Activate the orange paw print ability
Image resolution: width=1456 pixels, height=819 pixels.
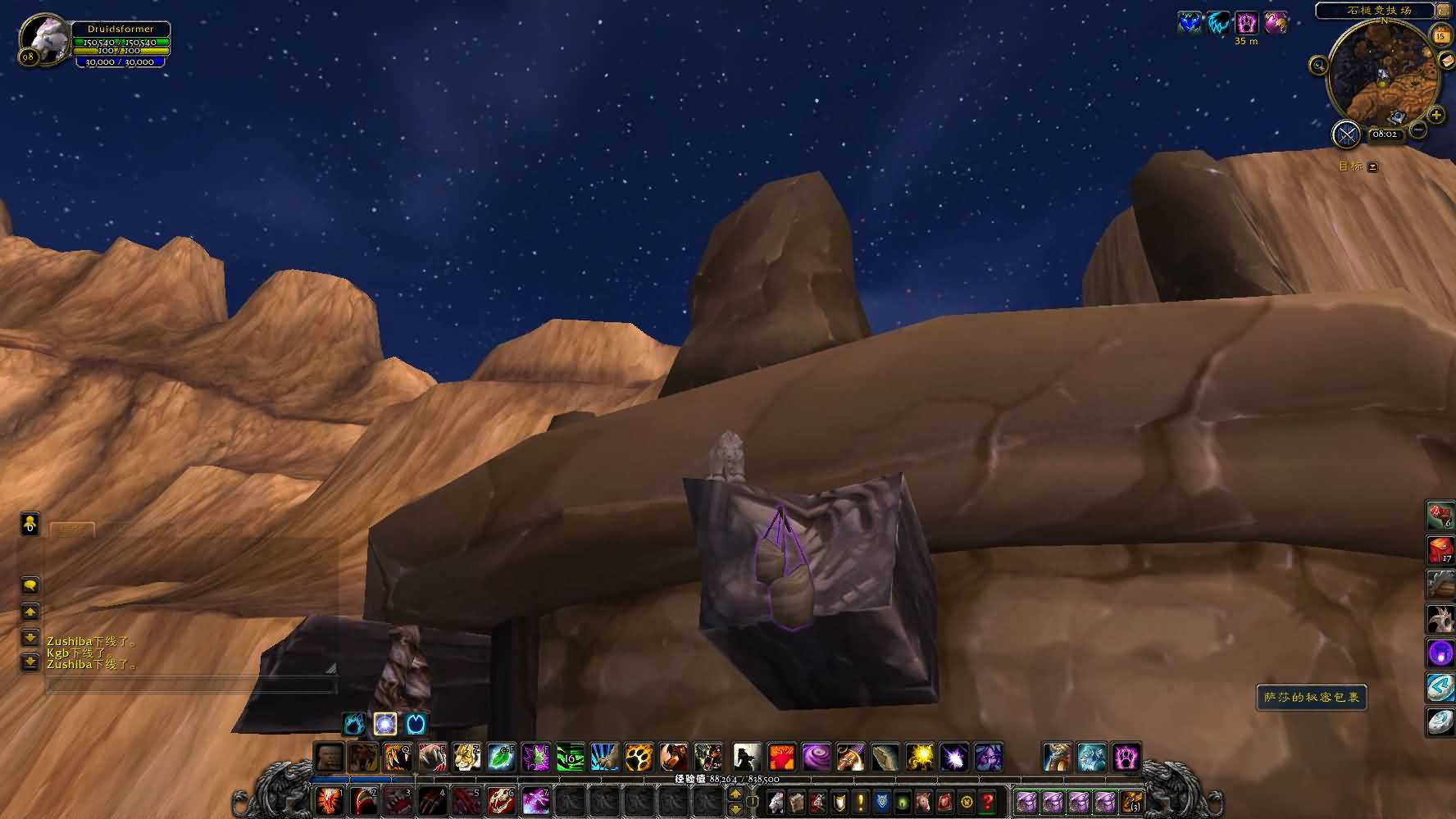pyautogui.click(x=639, y=757)
